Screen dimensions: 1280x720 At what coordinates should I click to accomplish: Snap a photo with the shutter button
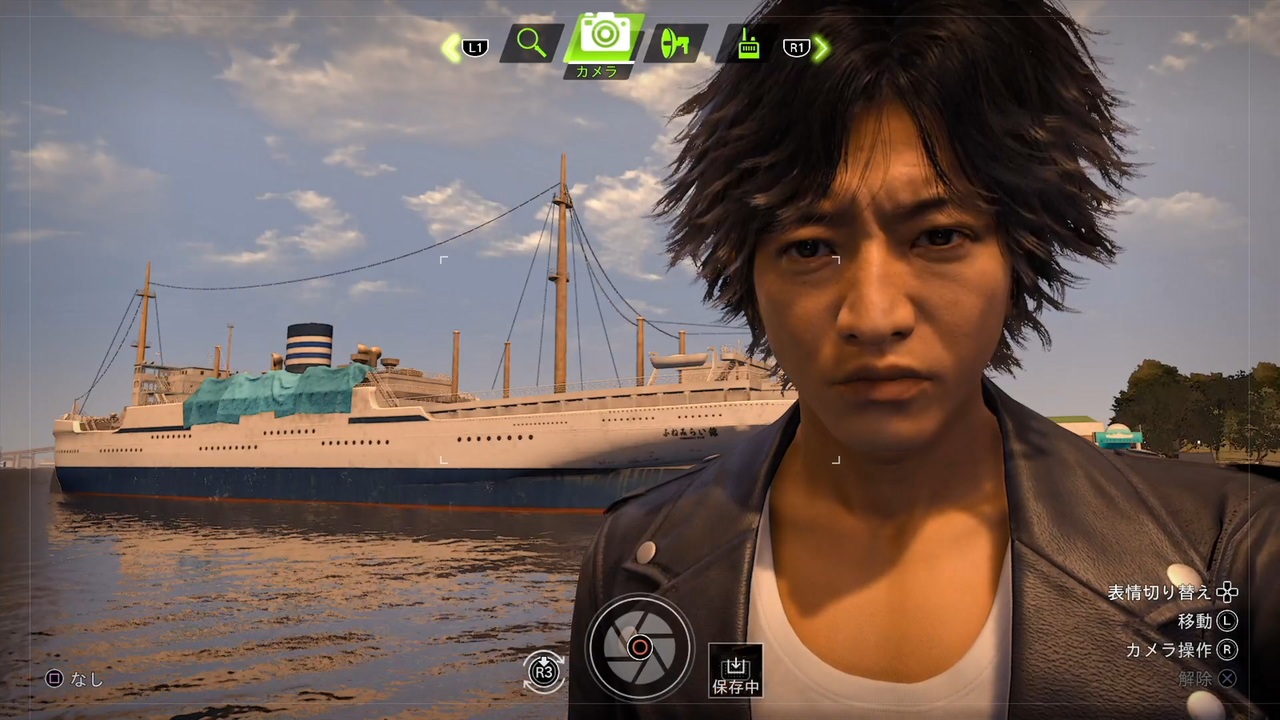(639, 647)
